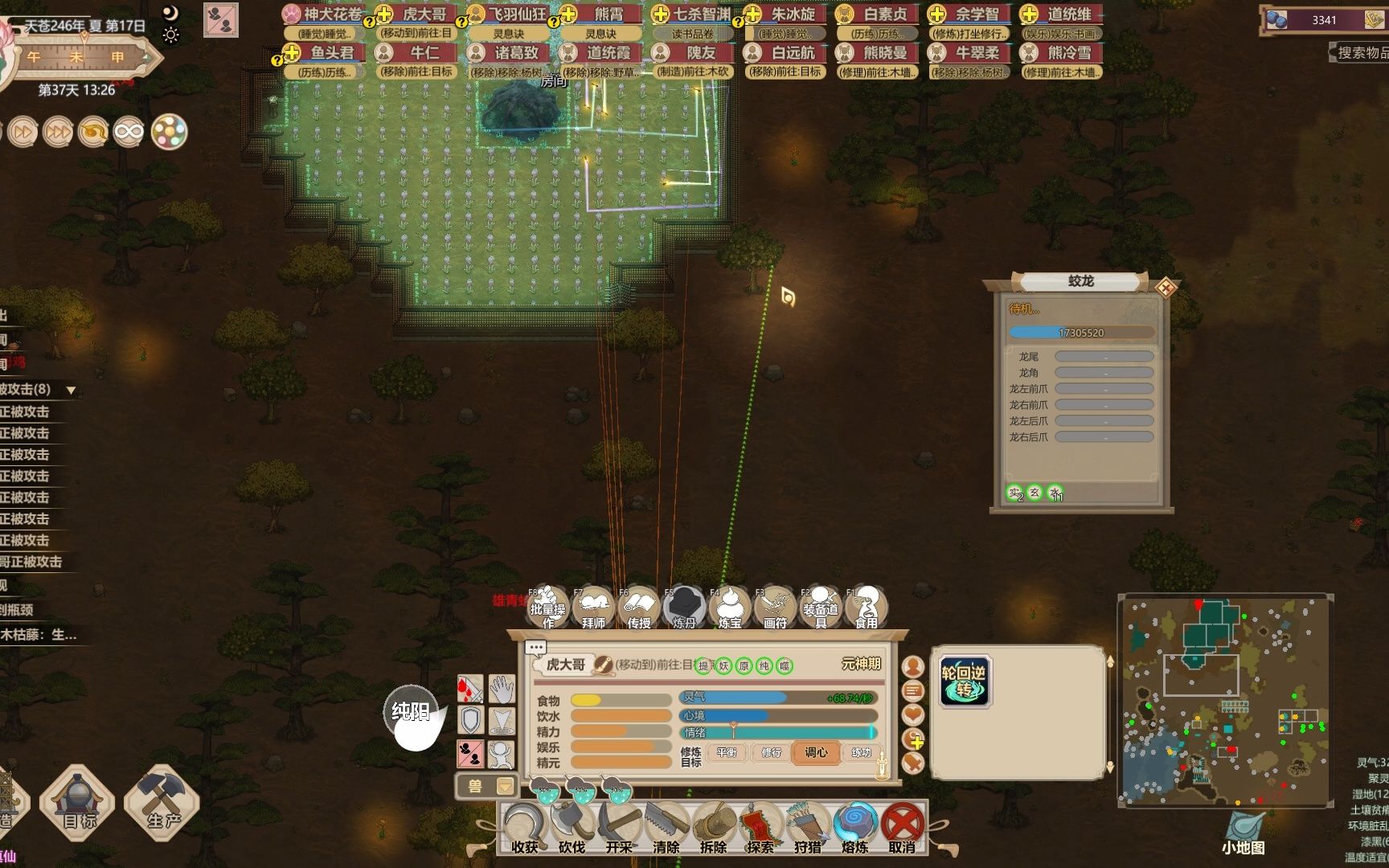Pick the 拆除 demolish tool

[713, 828]
